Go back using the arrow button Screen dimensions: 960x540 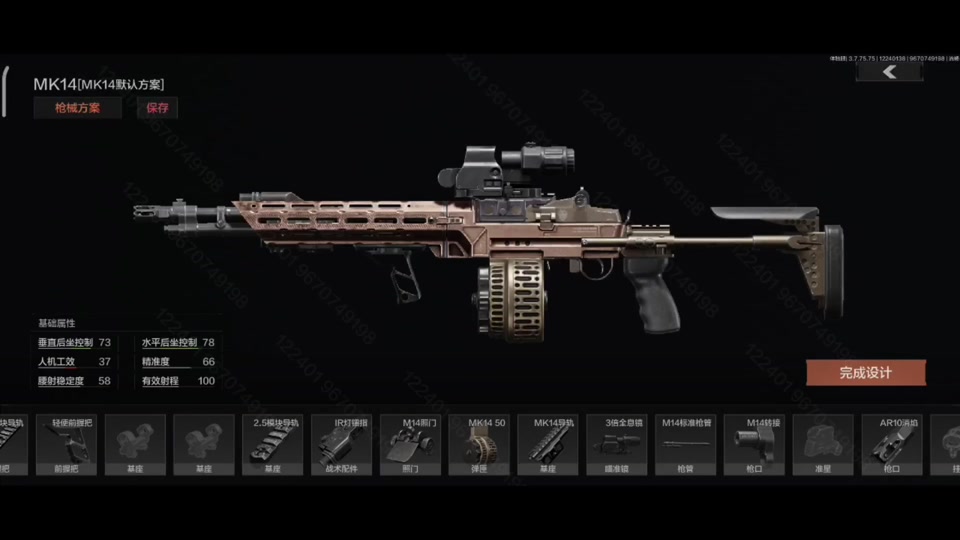889,72
